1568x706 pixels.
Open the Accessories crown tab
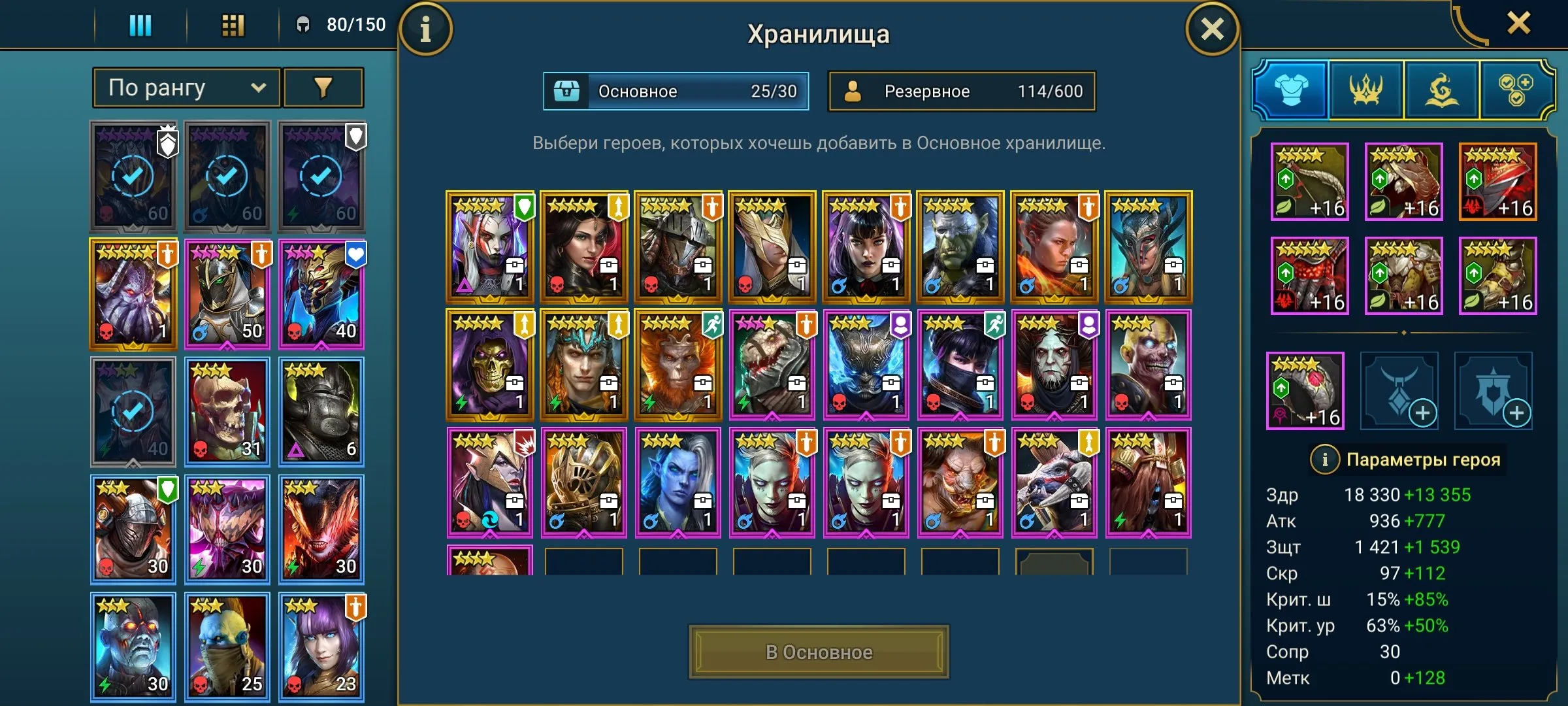pyautogui.click(x=1367, y=90)
